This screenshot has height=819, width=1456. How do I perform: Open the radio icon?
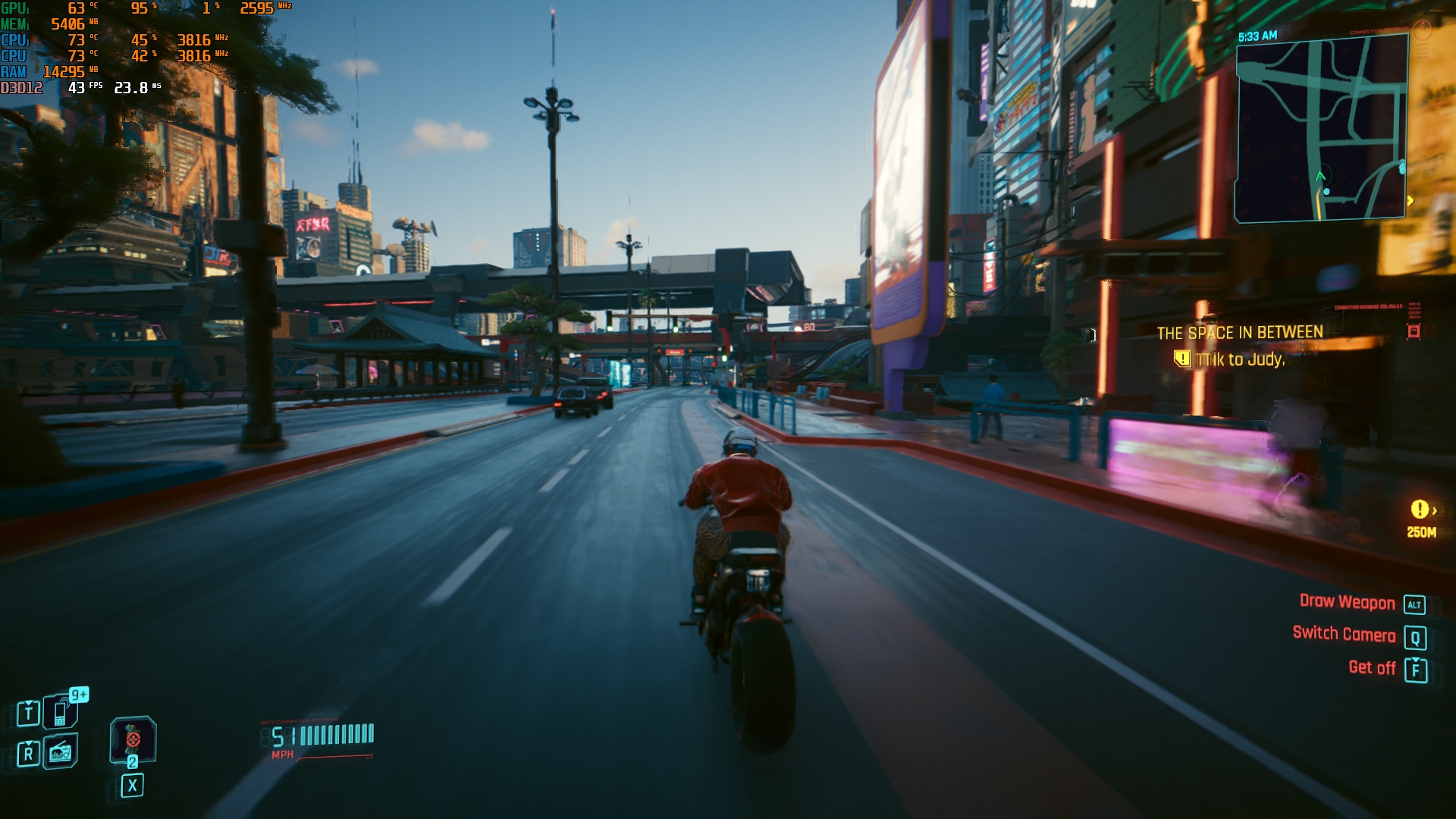(x=61, y=752)
